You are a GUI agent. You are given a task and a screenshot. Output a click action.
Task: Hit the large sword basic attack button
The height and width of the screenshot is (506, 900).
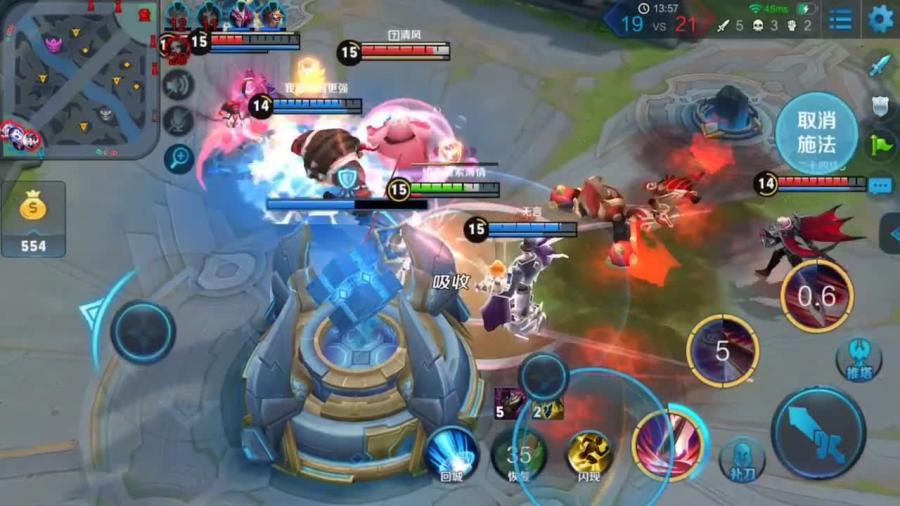point(818,432)
